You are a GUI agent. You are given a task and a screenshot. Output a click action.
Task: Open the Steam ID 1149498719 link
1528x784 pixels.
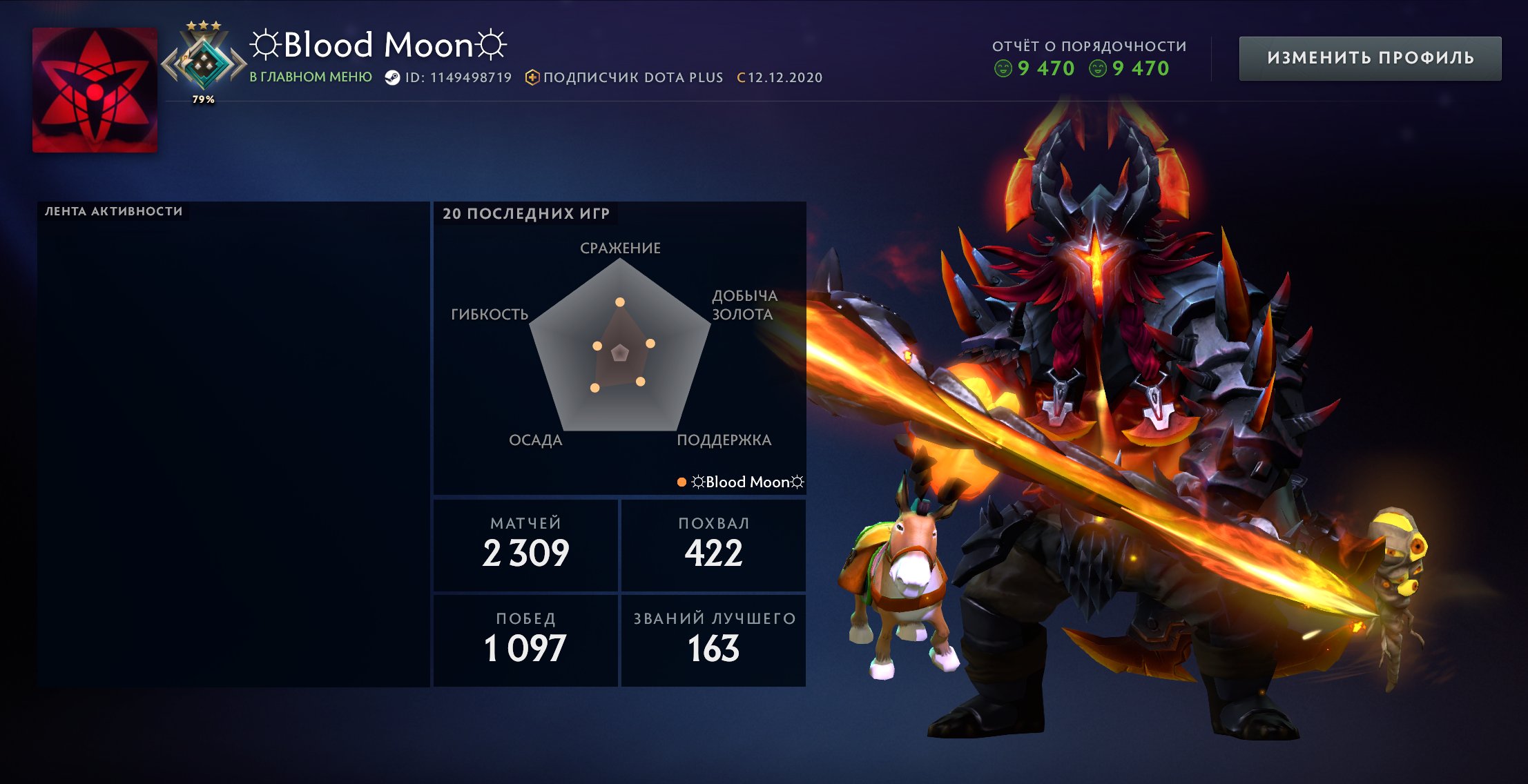[x=449, y=77]
